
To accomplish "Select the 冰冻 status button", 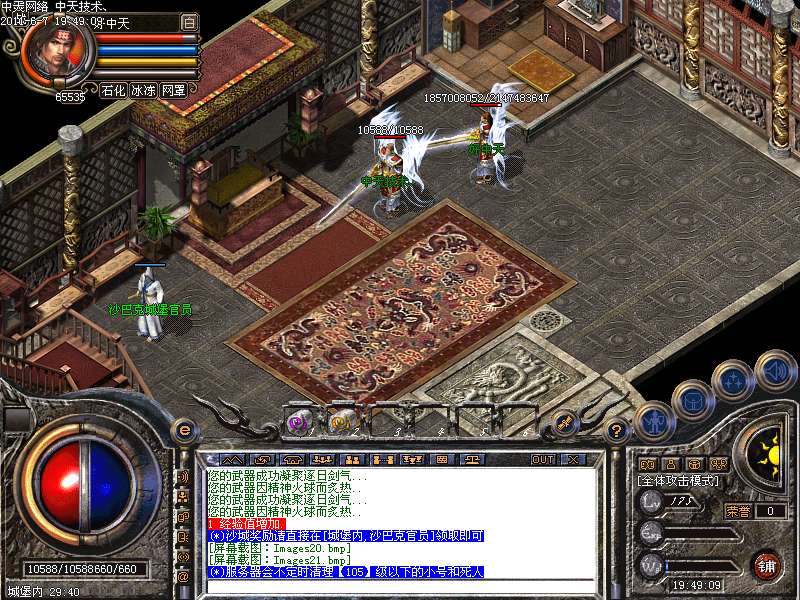I will [x=143, y=90].
